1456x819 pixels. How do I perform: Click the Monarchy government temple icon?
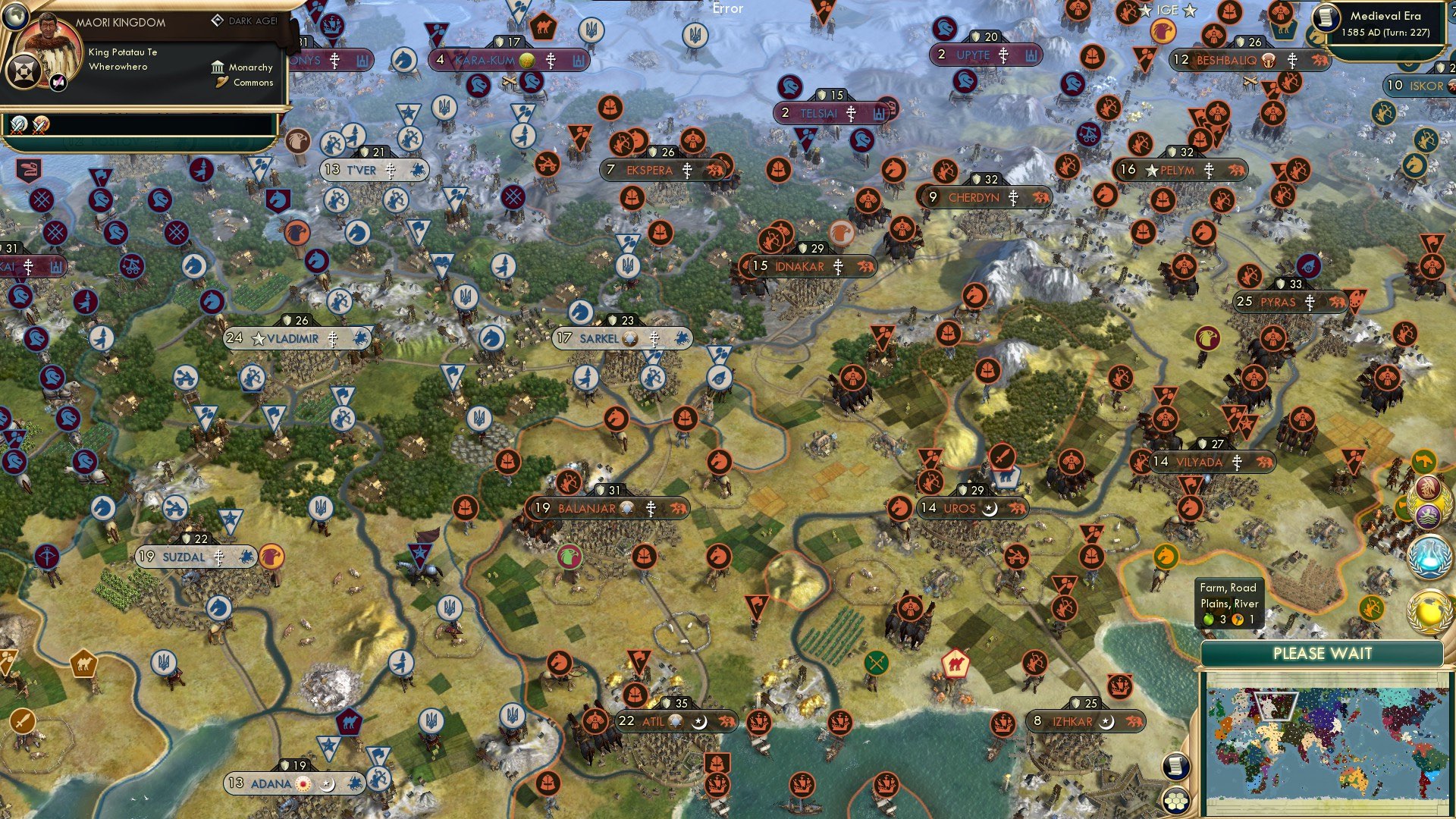tap(218, 68)
